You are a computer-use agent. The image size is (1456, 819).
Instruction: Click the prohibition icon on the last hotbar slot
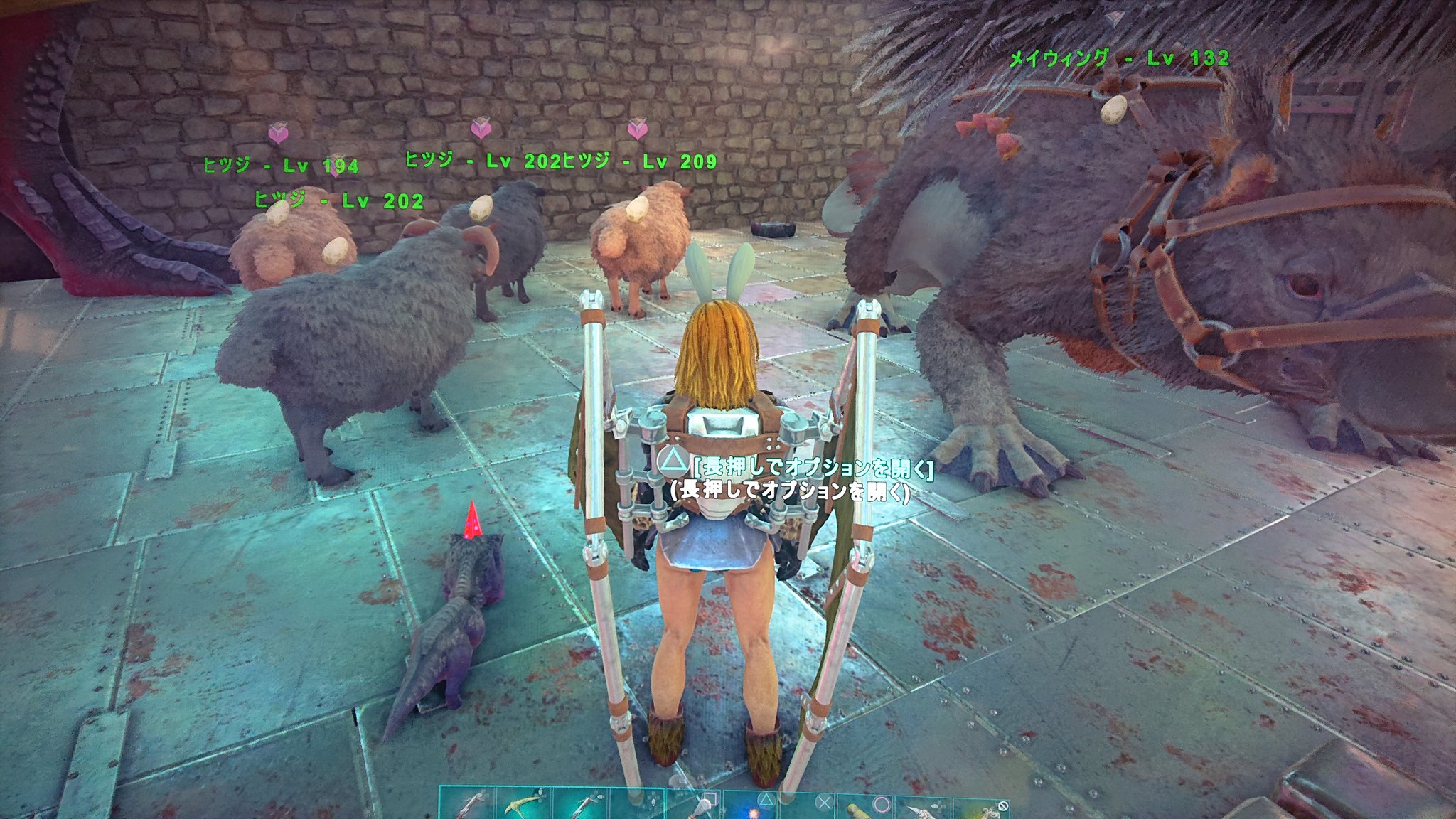1004,806
